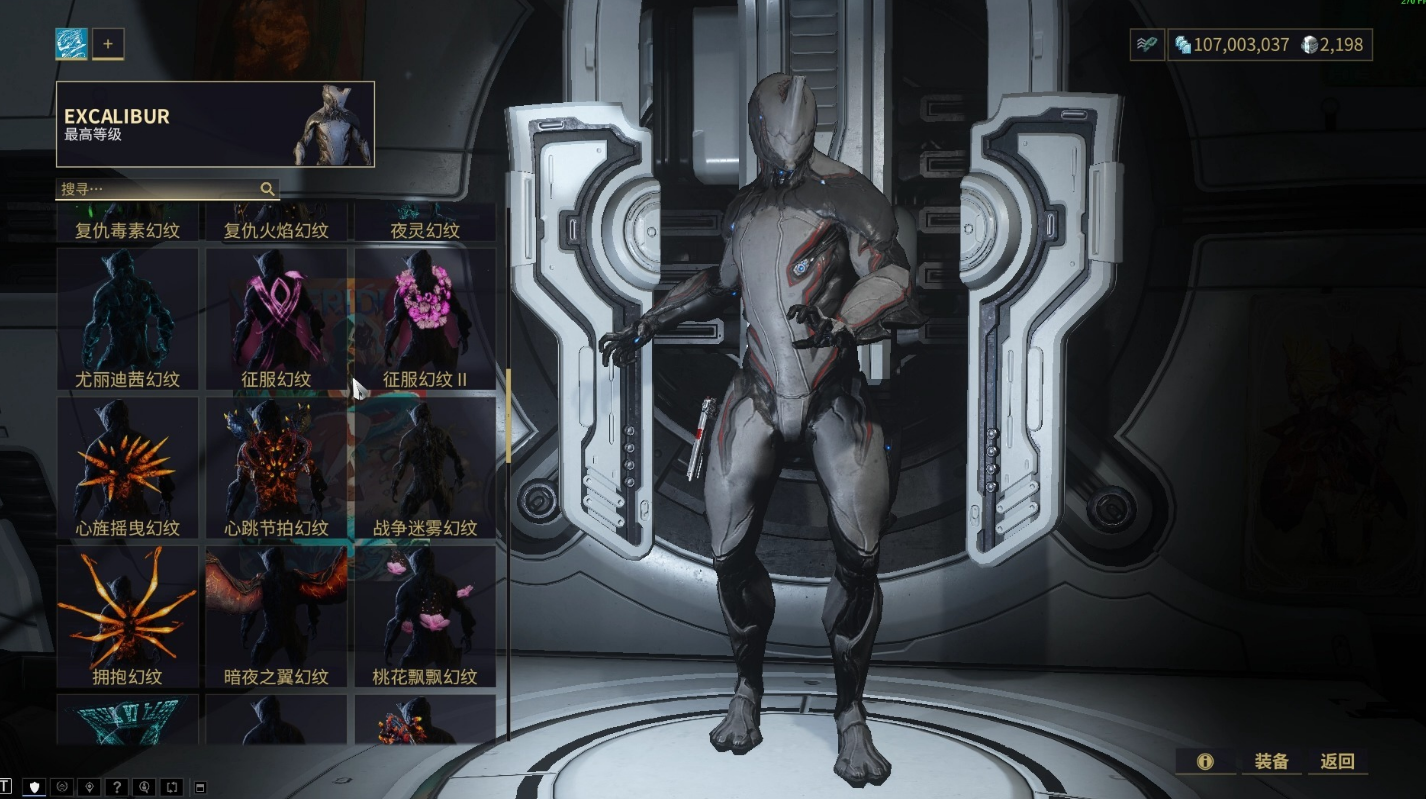This screenshot has width=1426, height=799.
Task: Click the 装备 equip button
Action: pos(1271,761)
